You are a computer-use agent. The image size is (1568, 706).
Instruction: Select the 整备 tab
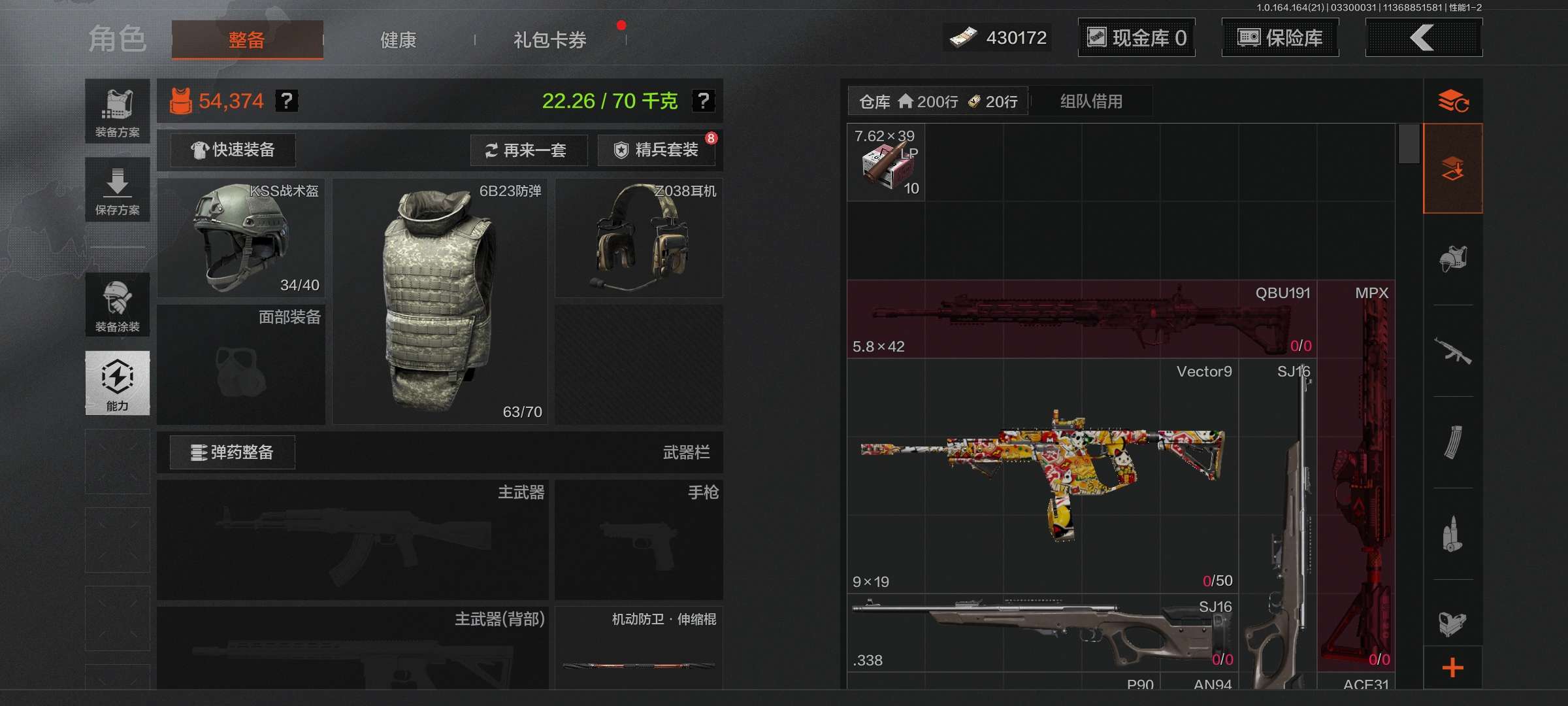click(247, 40)
